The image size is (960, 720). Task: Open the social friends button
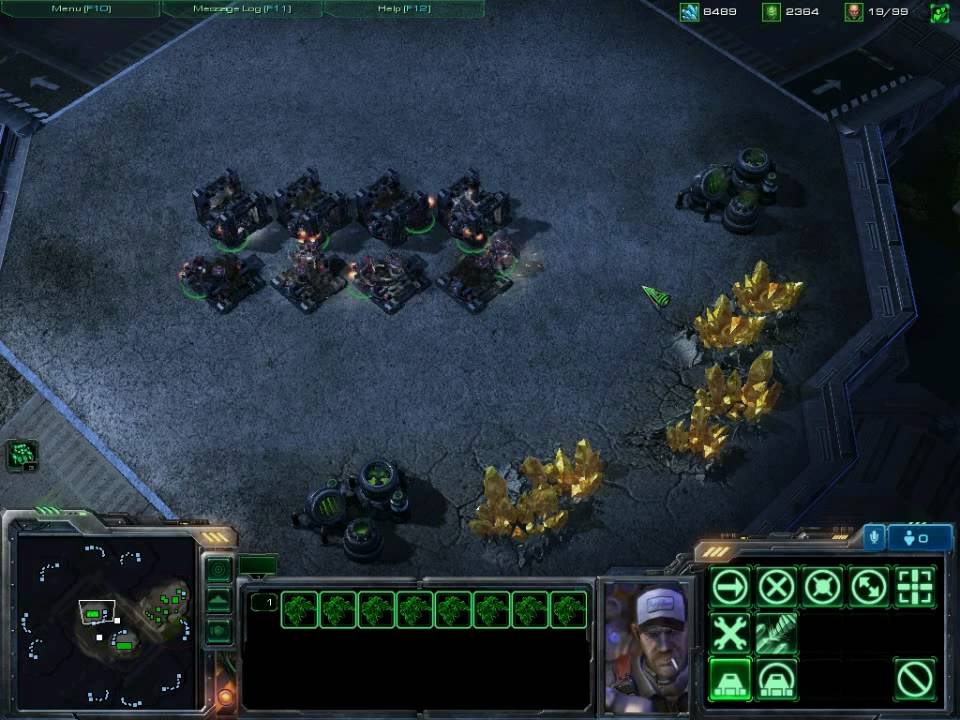[920, 537]
